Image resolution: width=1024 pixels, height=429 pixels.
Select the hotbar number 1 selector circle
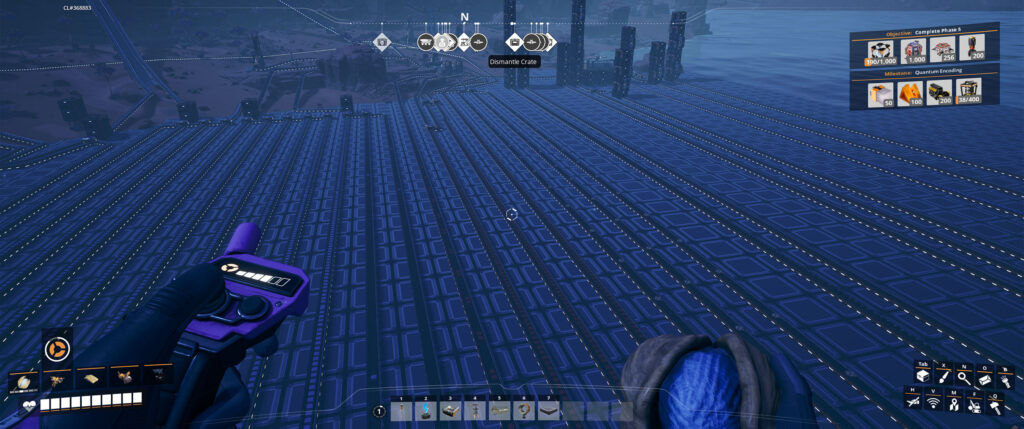(380, 411)
